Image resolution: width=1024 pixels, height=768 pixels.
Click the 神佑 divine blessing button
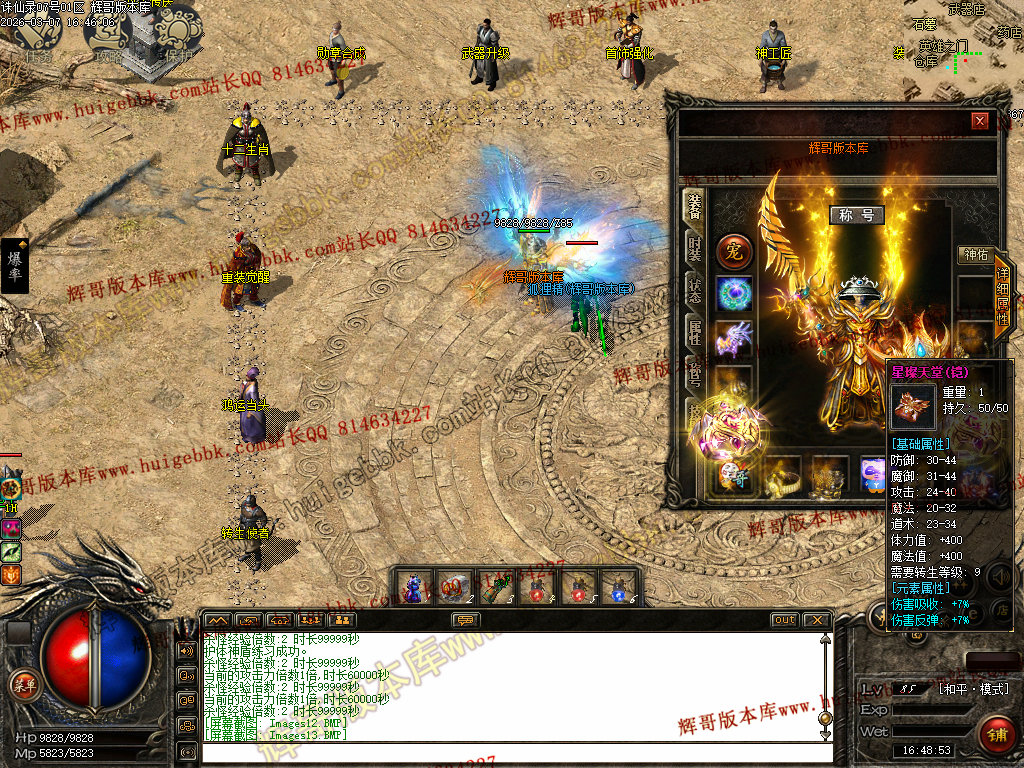click(973, 255)
